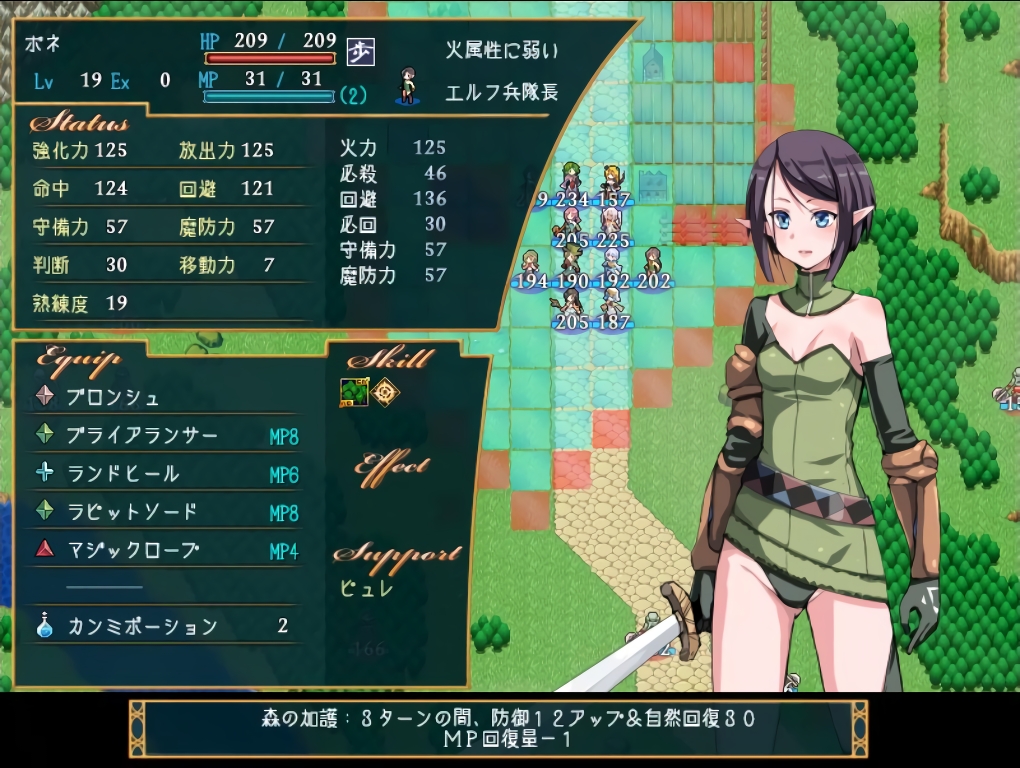This screenshot has width=1020, height=768.
Task: Select the ブロンシュ equipment row
Action: point(113,397)
